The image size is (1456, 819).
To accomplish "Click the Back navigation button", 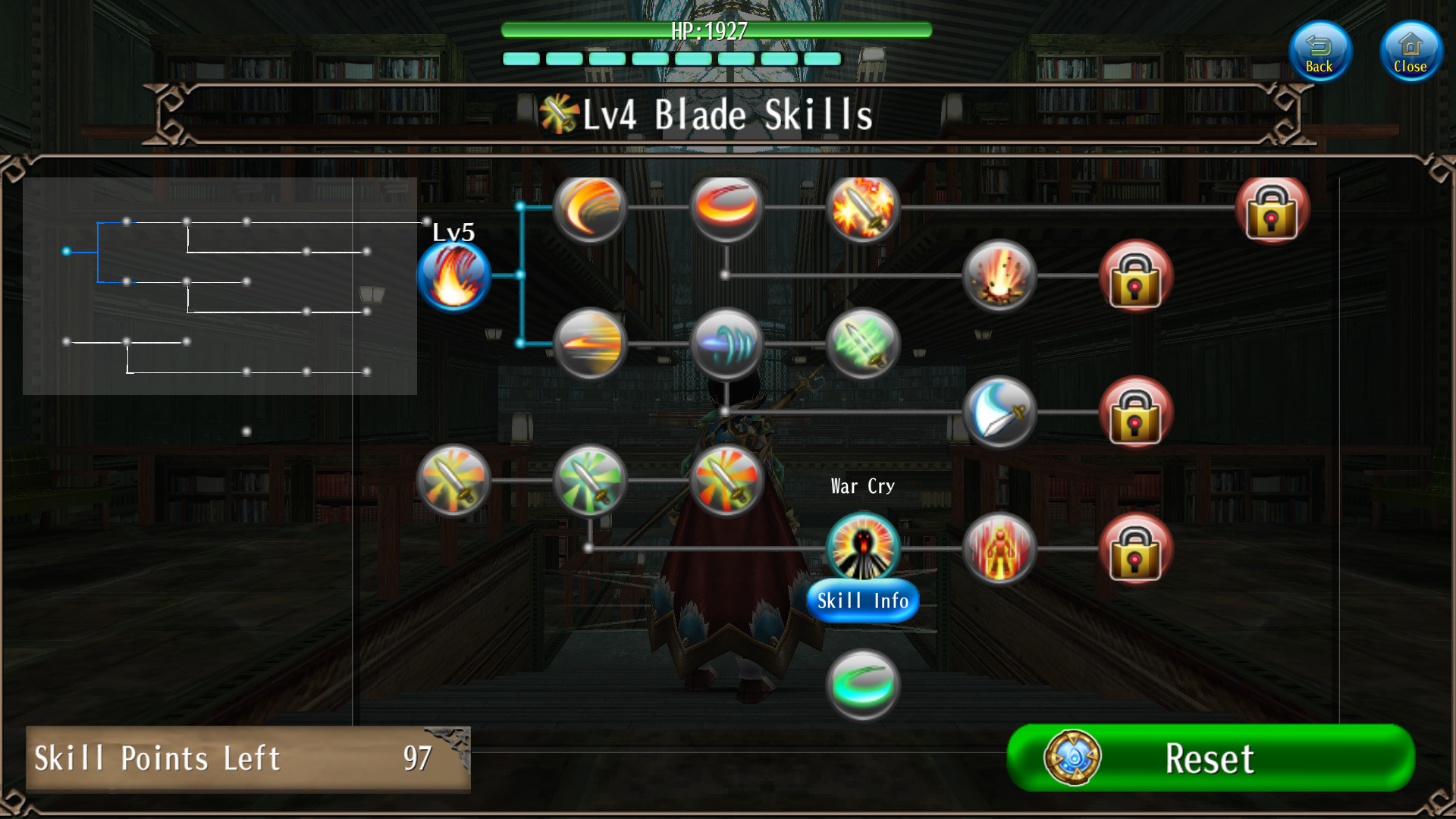I will (1319, 51).
